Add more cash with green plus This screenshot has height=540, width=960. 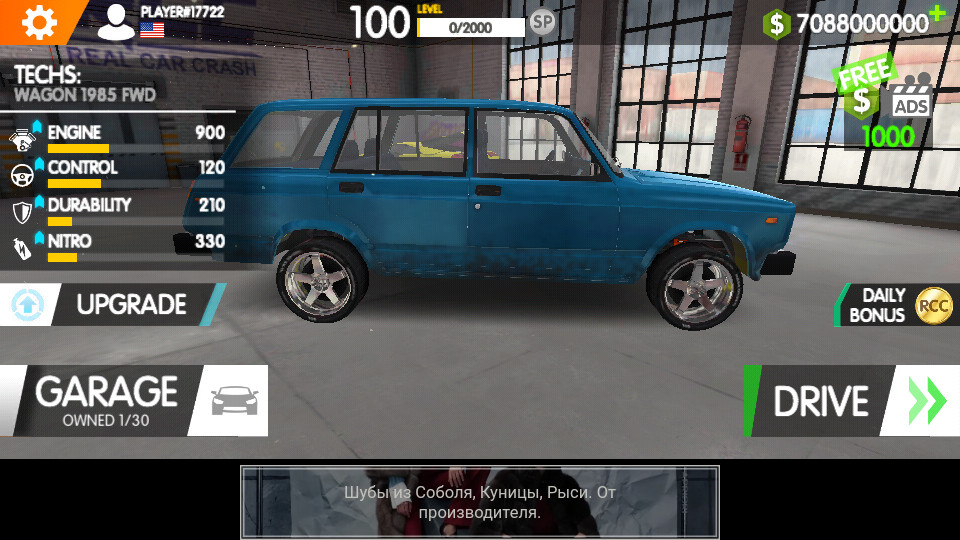936,13
